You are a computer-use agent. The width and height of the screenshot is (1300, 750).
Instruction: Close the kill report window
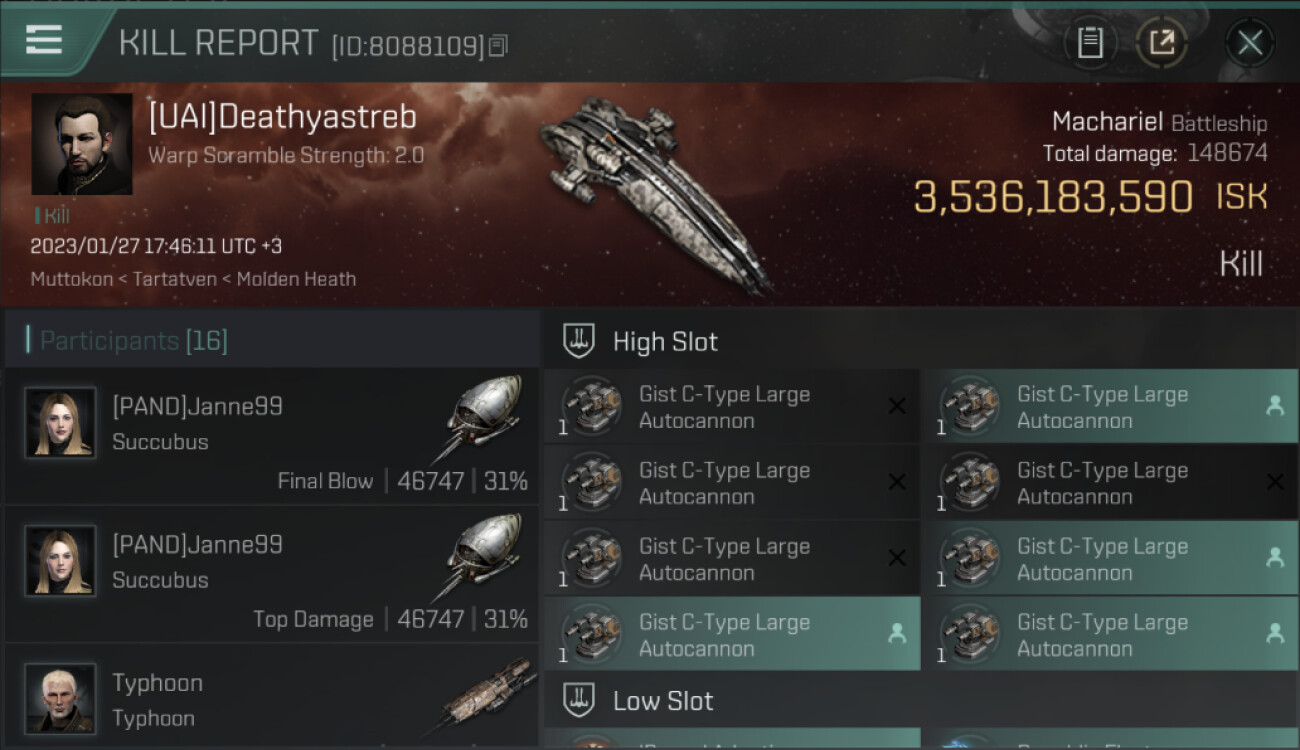(x=1249, y=42)
